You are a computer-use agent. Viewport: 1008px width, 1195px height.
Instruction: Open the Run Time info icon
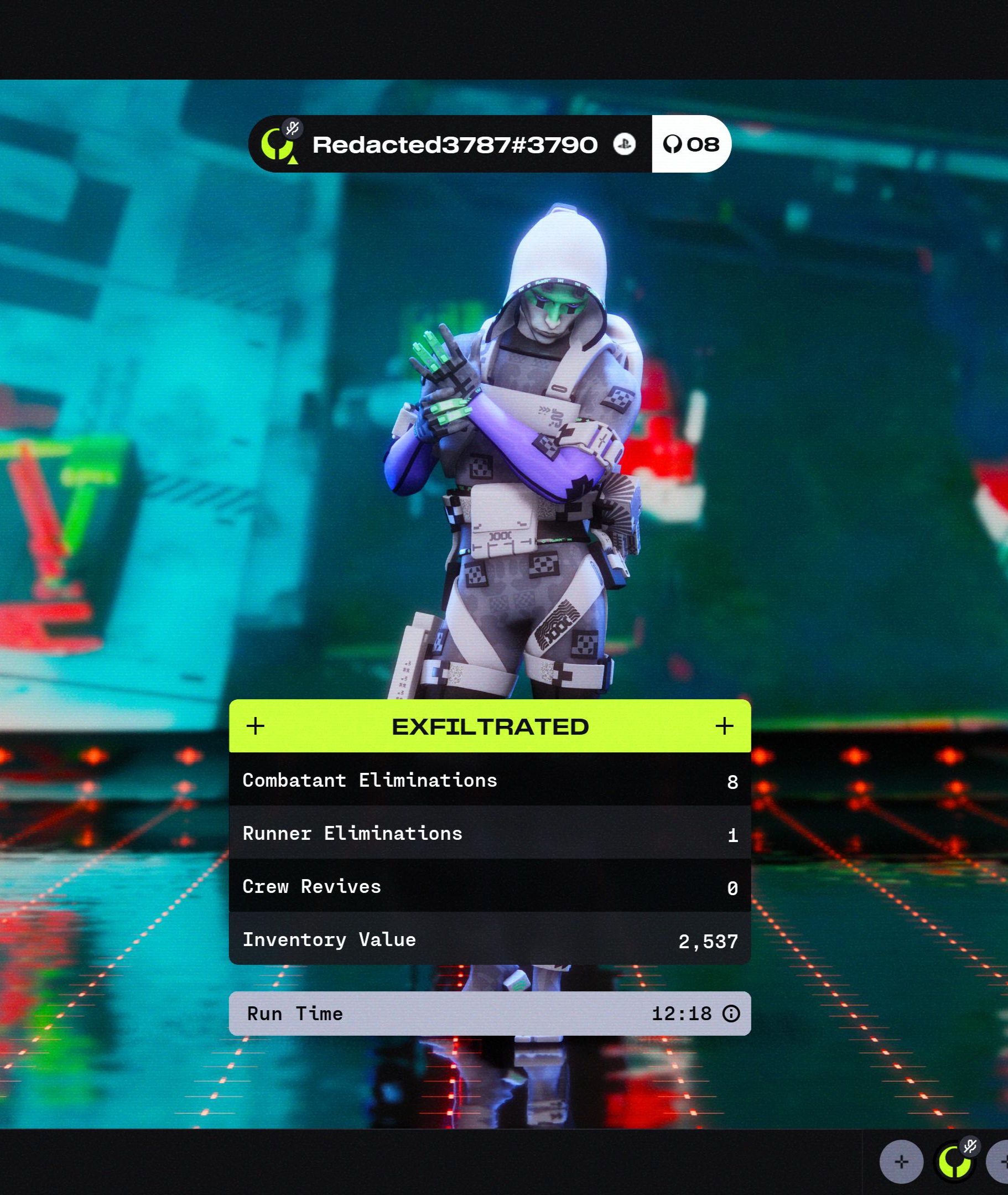[x=731, y=1014]
